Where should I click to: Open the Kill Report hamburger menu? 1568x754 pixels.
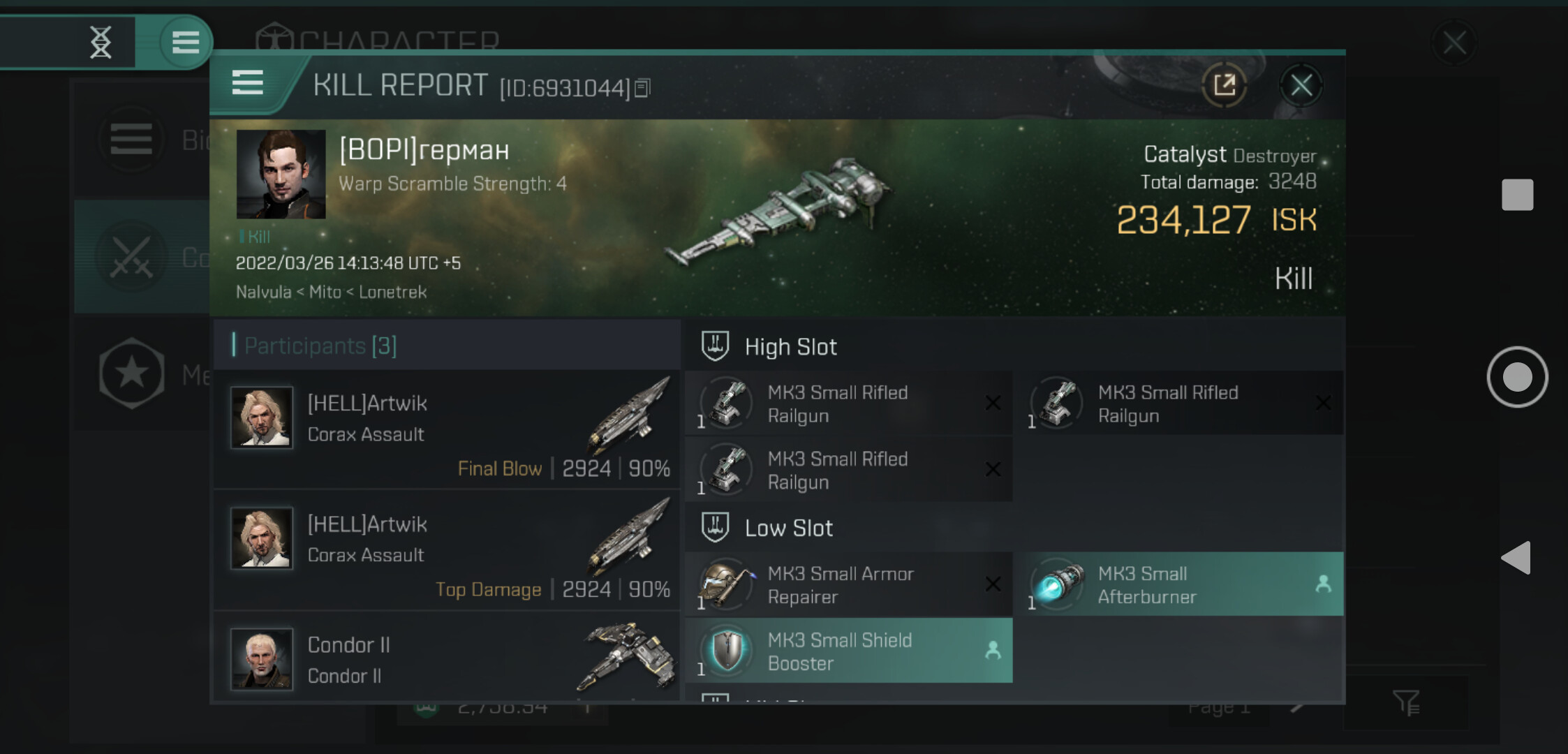pyautogui.click(x=247, y=83)
